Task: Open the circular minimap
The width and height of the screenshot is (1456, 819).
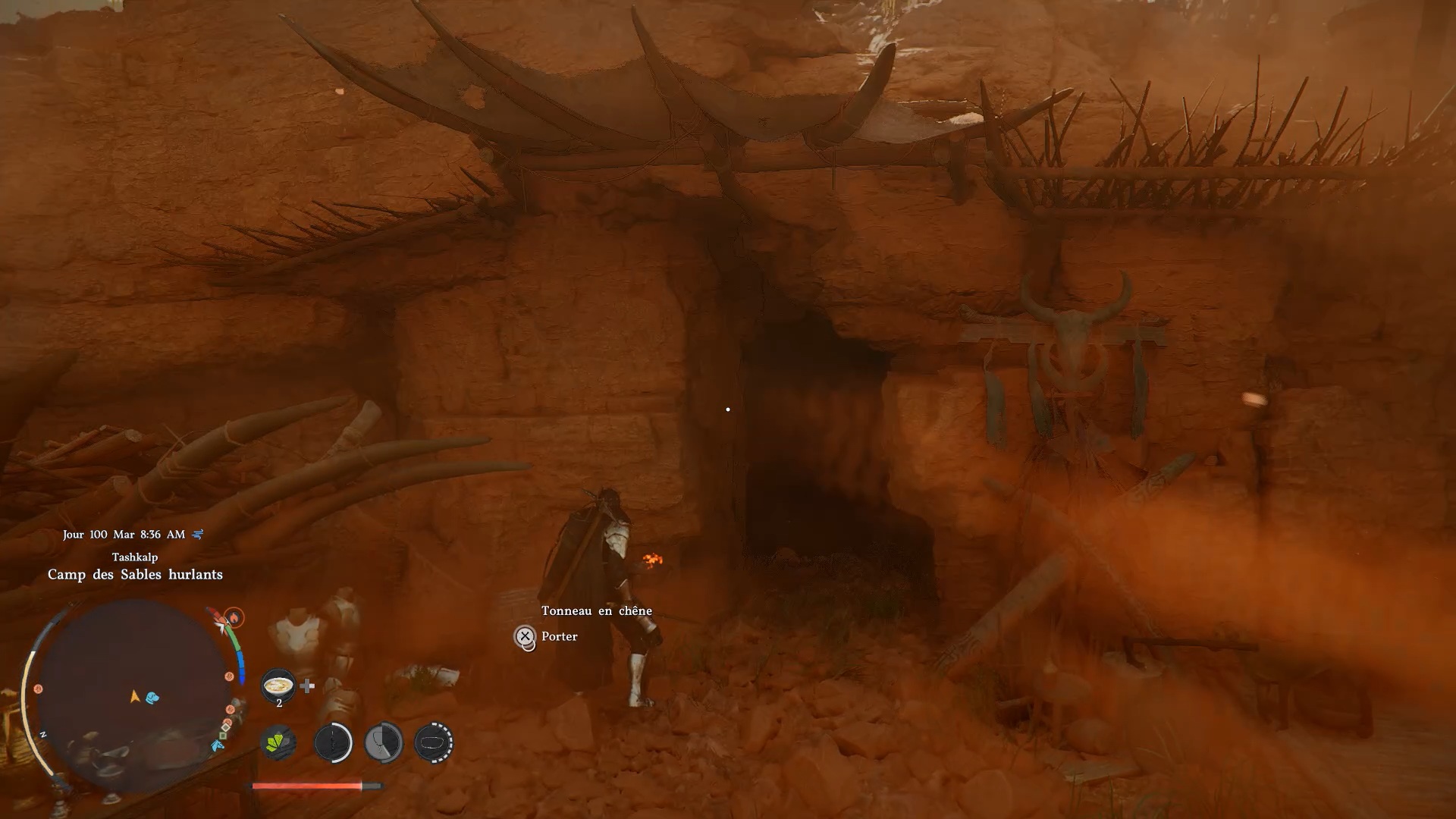Action: 133,692
